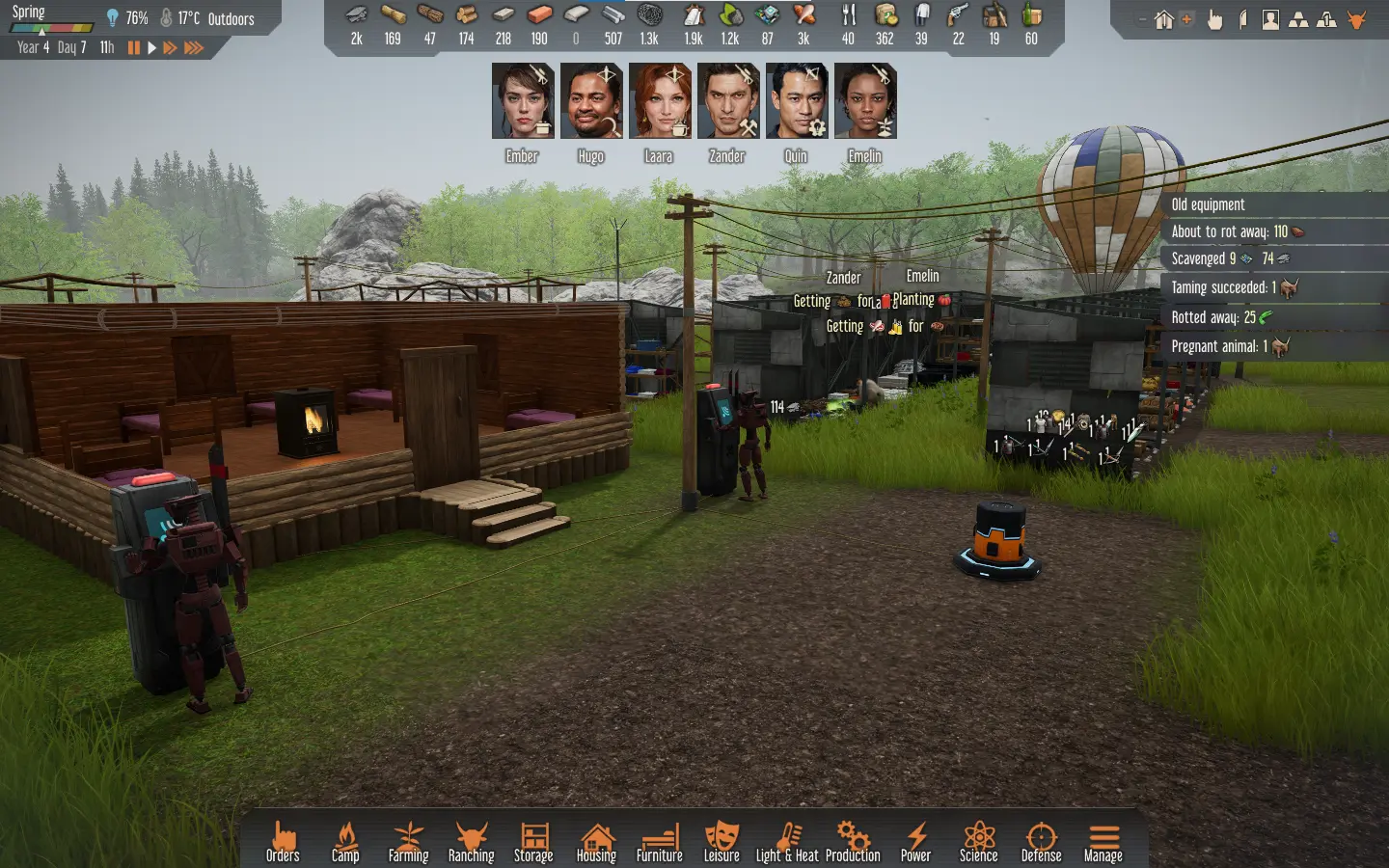The height and width of the screenshot is (868, 1389).
Task: Select Hugo's portrait
Action: click(x=590, y=101)
